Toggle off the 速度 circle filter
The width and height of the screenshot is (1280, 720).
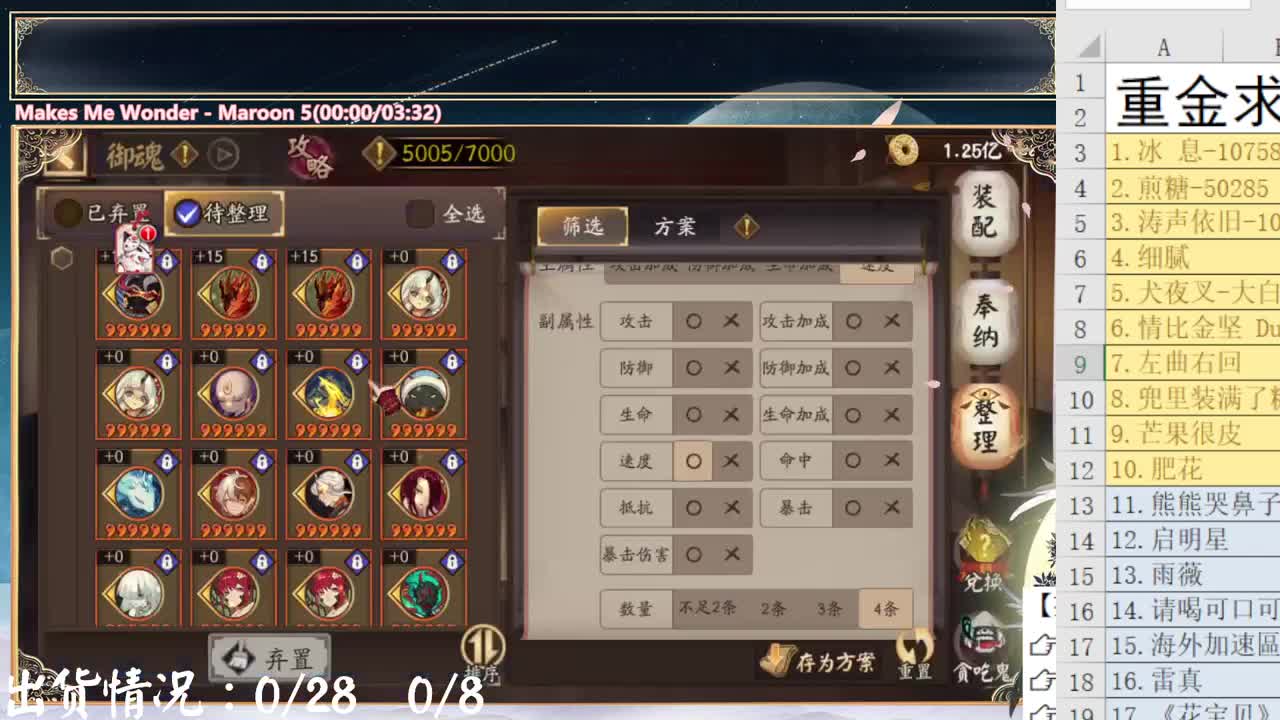click(693, 461)
